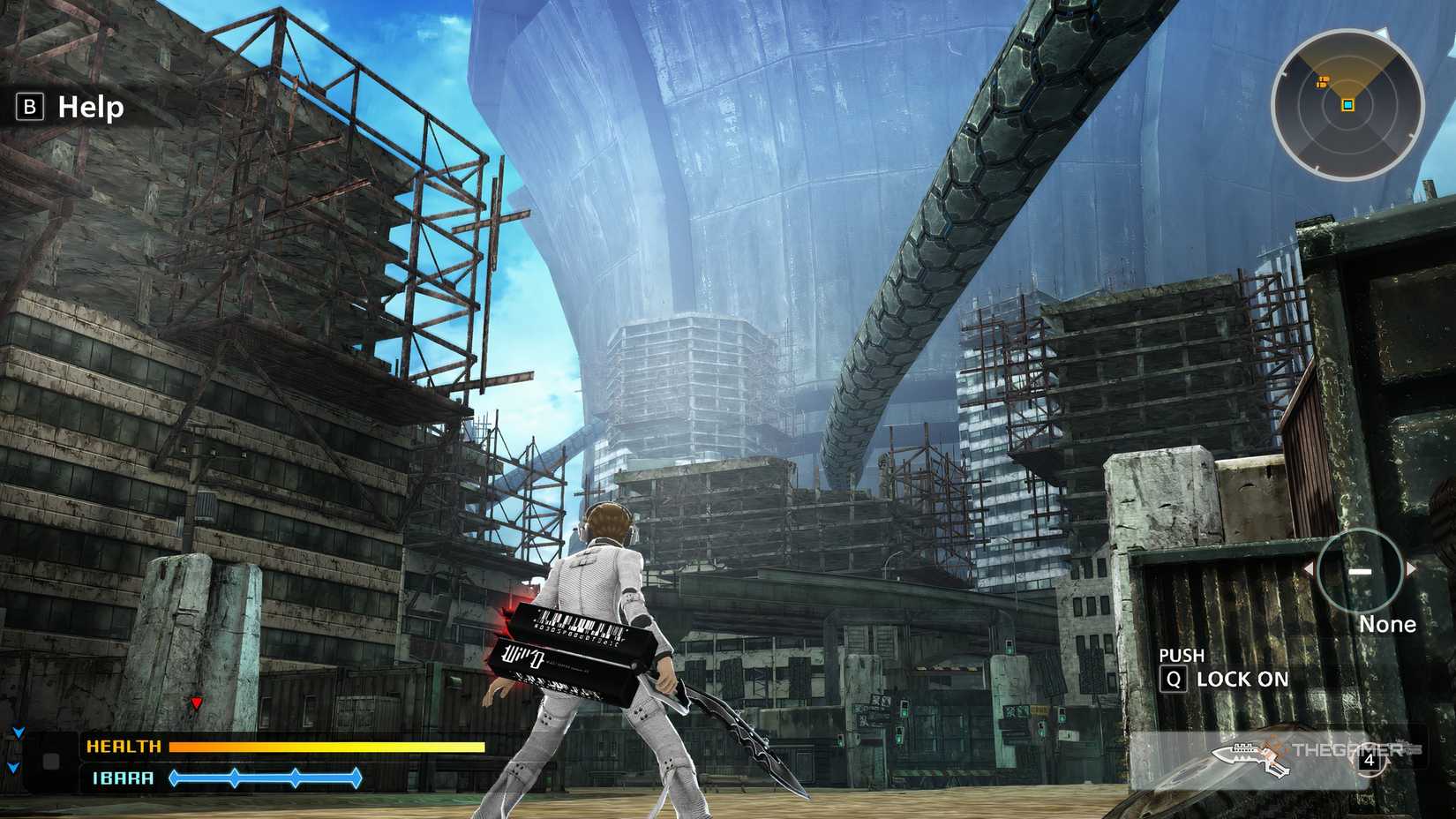The image size is (1456, 819).
Task: Open the previous item with the left arrow
Action: (x=1310, y=569)
